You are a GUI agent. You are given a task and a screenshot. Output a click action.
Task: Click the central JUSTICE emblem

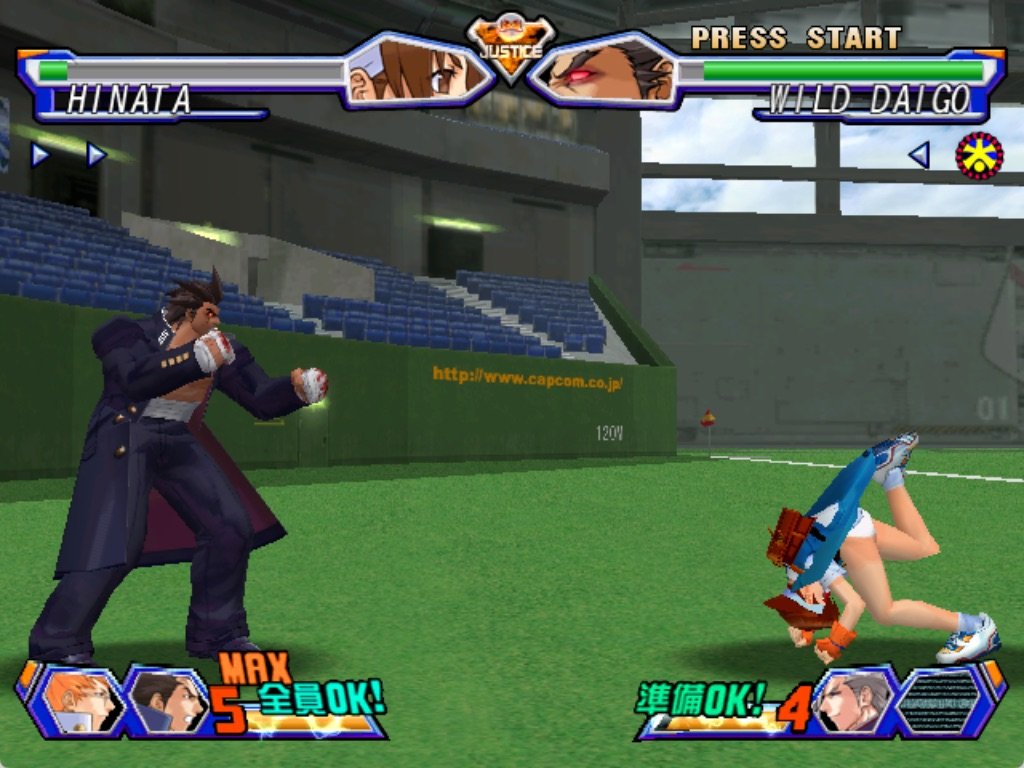click(511, 47)
